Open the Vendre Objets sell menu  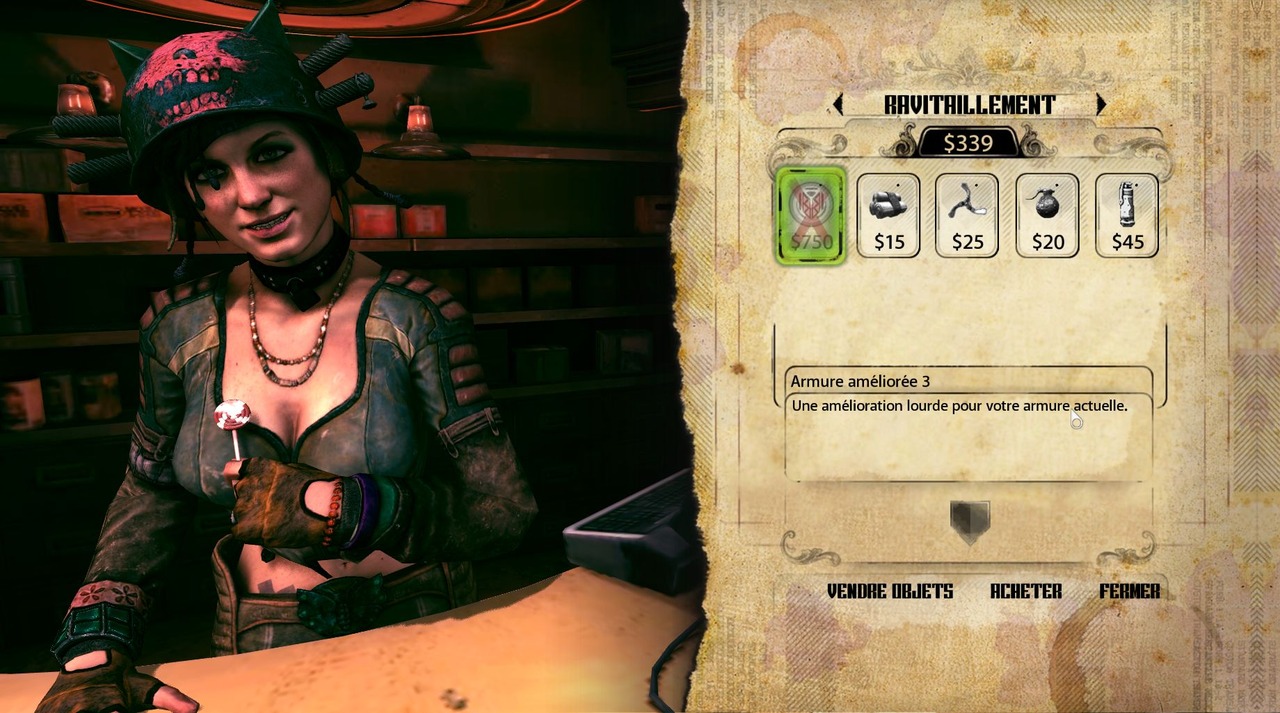pos(890,591)
